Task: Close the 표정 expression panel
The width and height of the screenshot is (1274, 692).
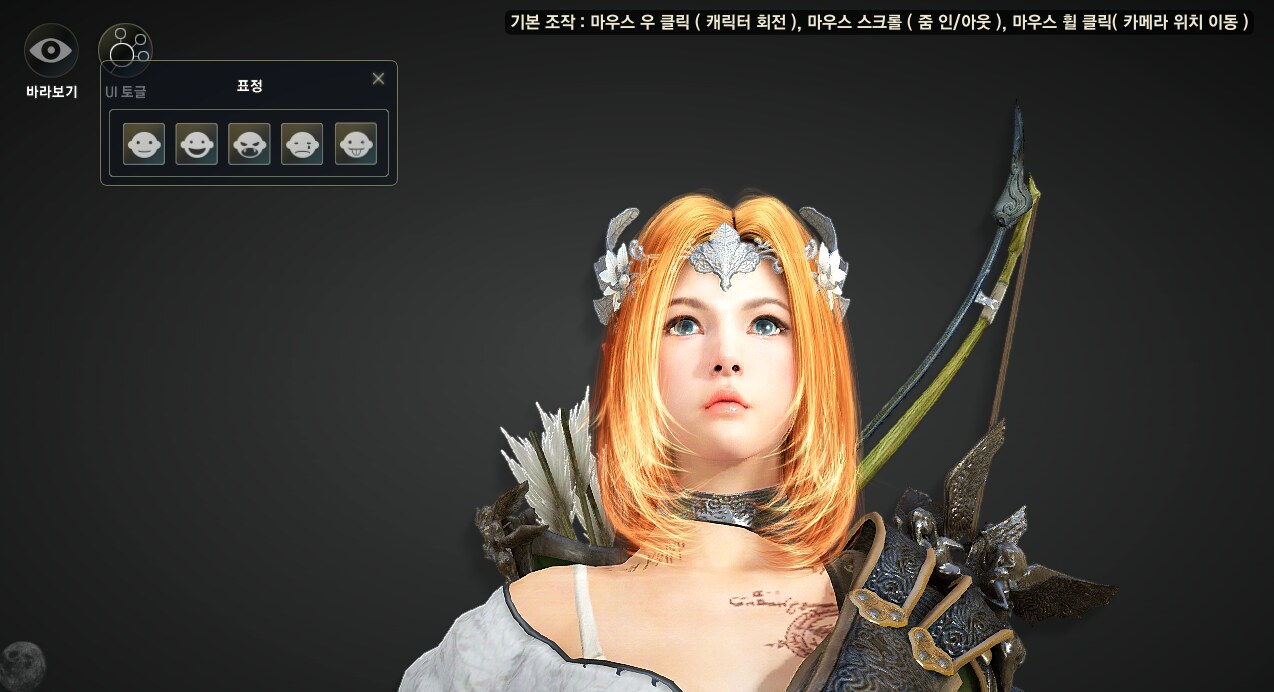Action: pos(378,79)
